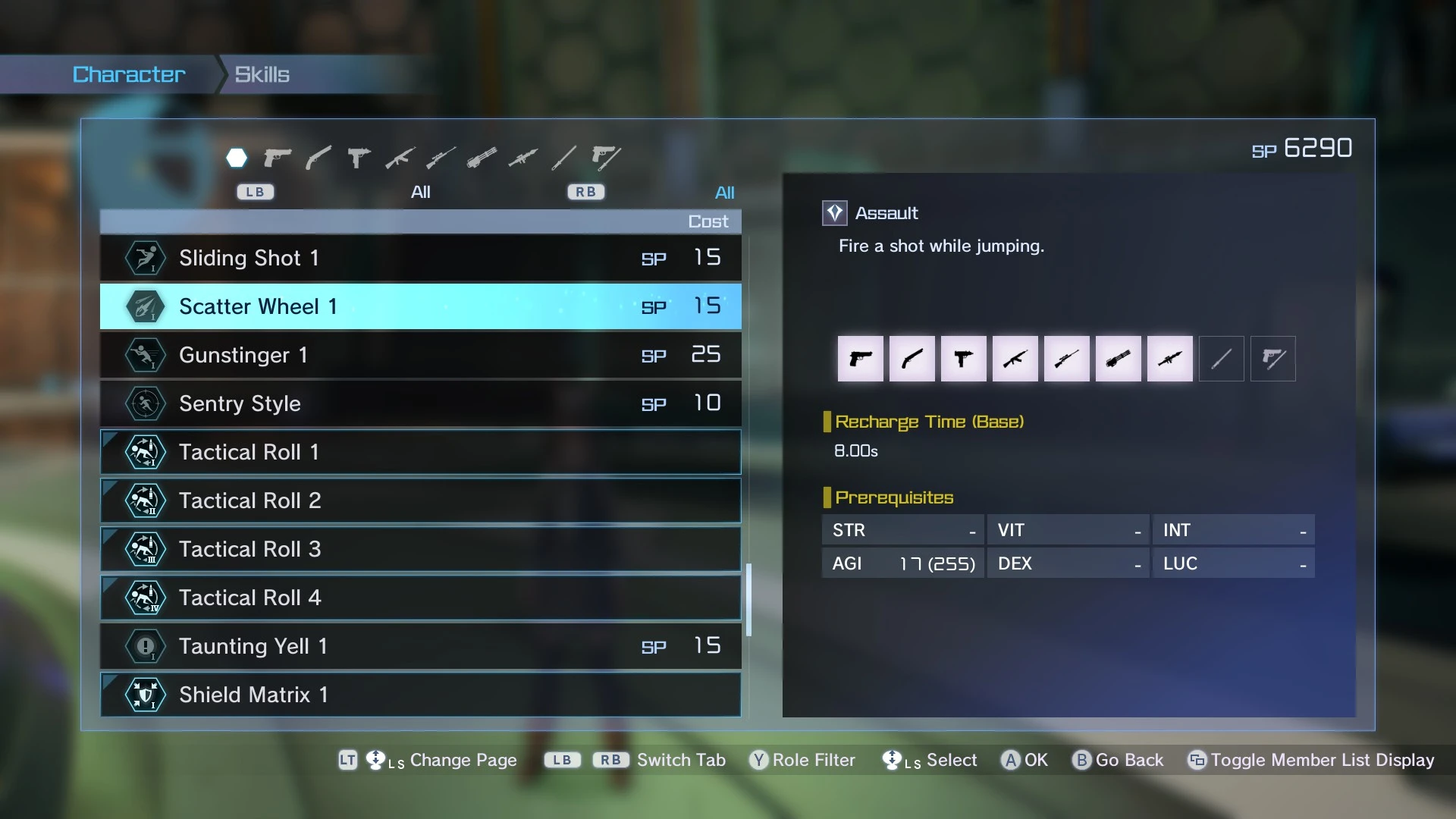Select Tactical Roll 3 skill row
This screenshot has width=1456, height=819.
pyautogui.click(x=420, y=549)
